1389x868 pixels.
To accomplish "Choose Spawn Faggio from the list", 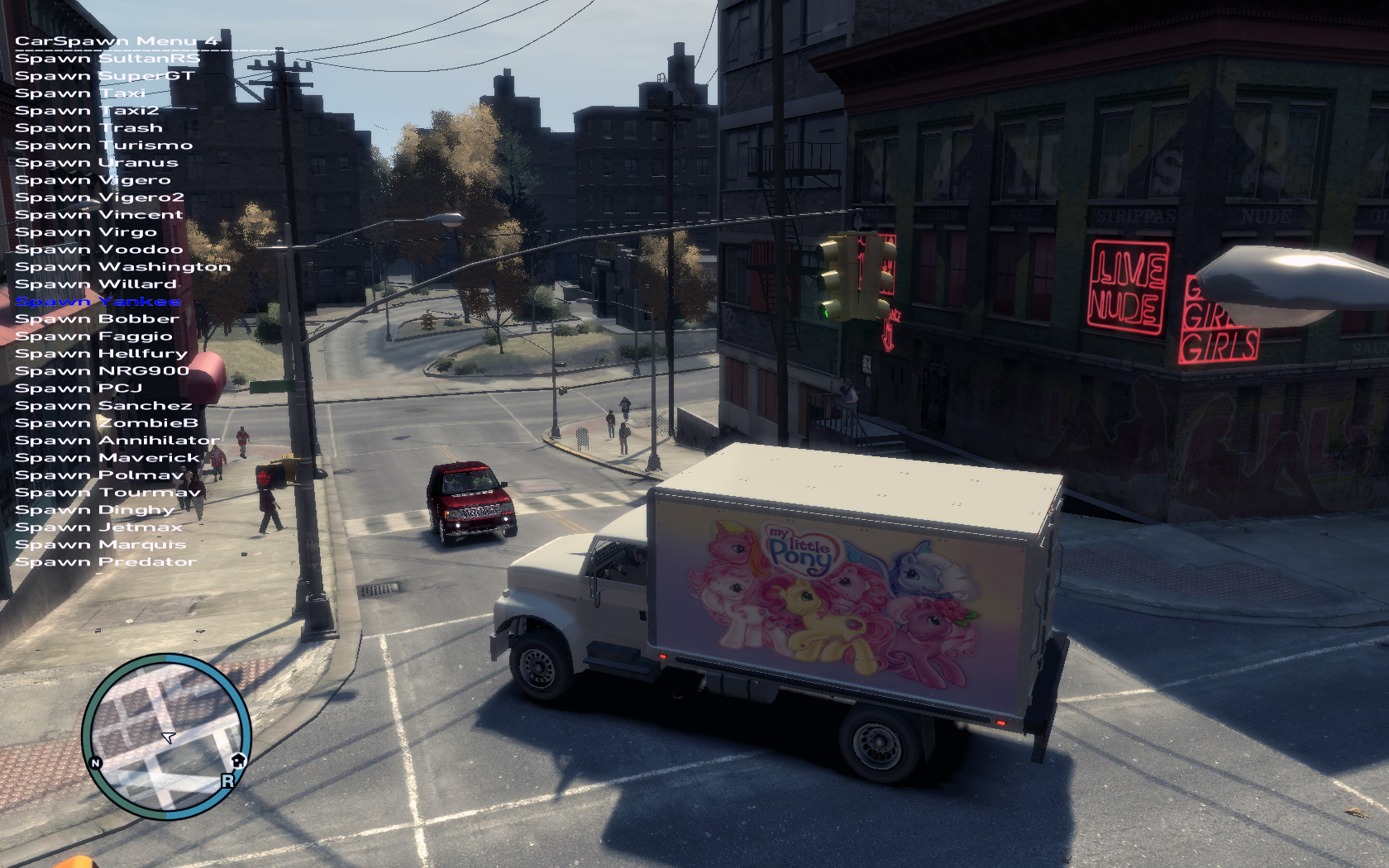I will coord(93,336).
